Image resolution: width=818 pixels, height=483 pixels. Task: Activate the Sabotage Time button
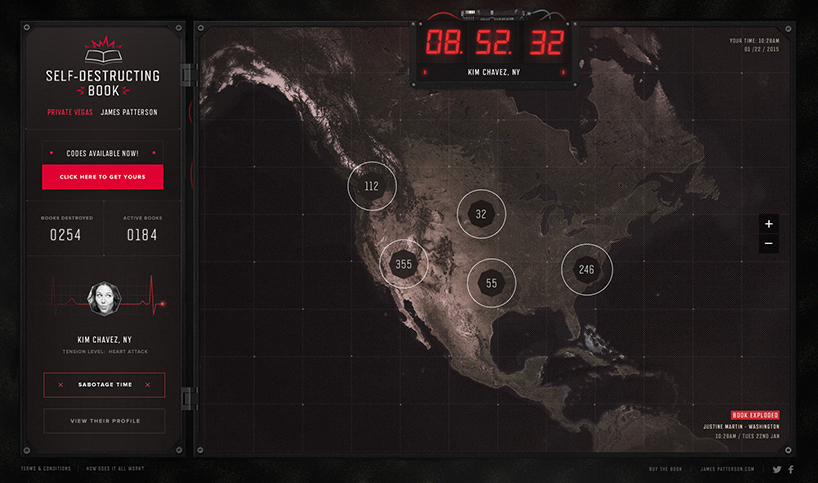[104, 385]
